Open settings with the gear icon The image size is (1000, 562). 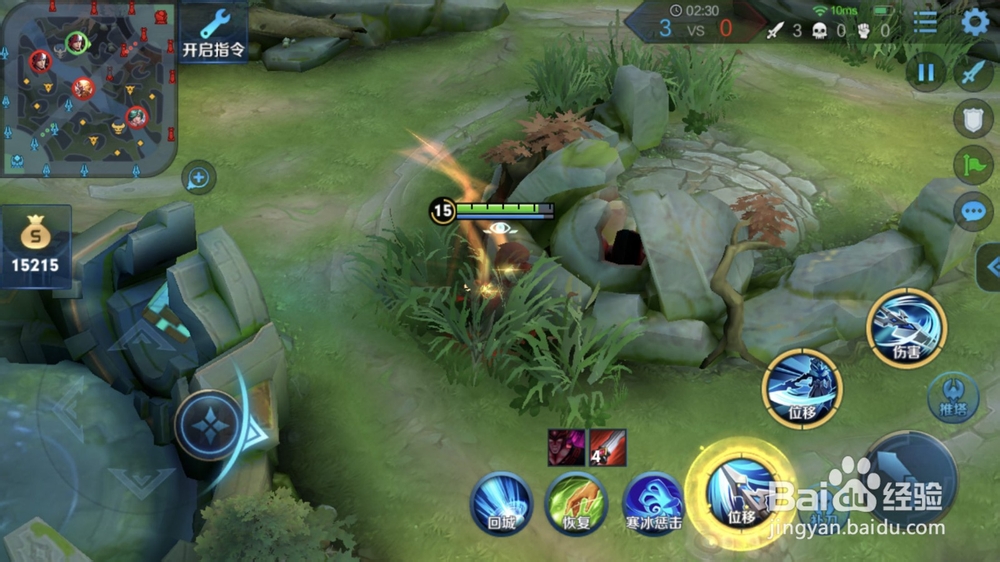point(975,22)
